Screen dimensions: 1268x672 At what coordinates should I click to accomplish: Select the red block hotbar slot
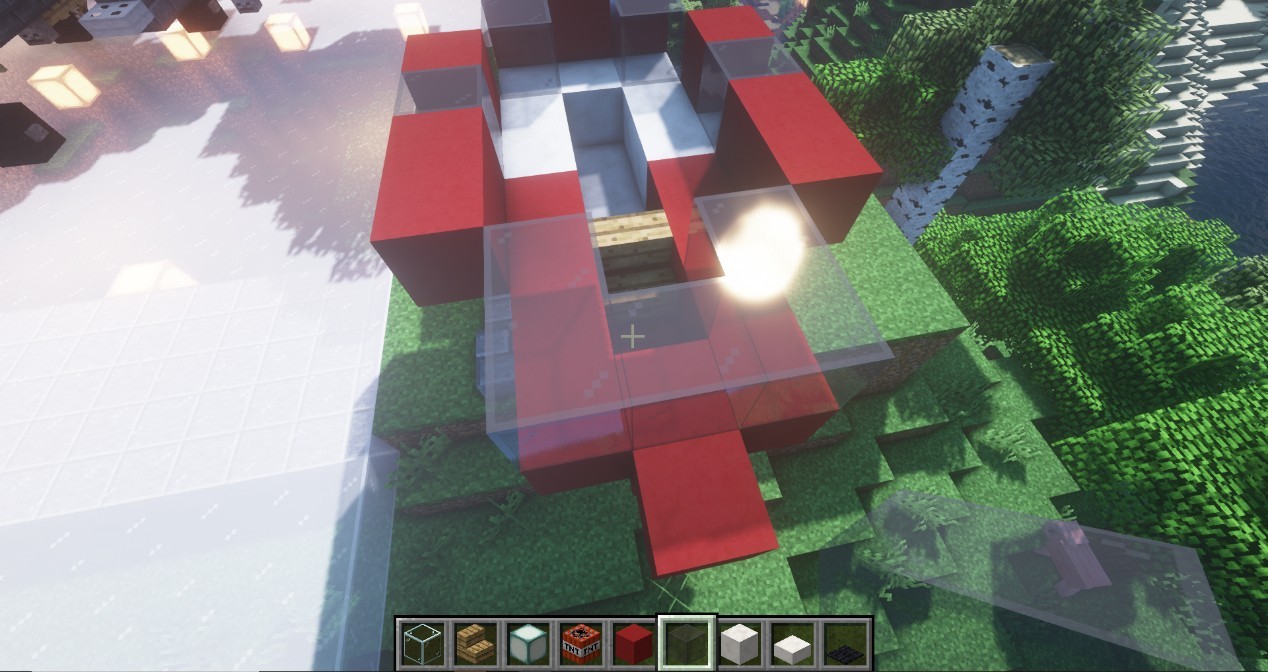[x=630, y=641]
